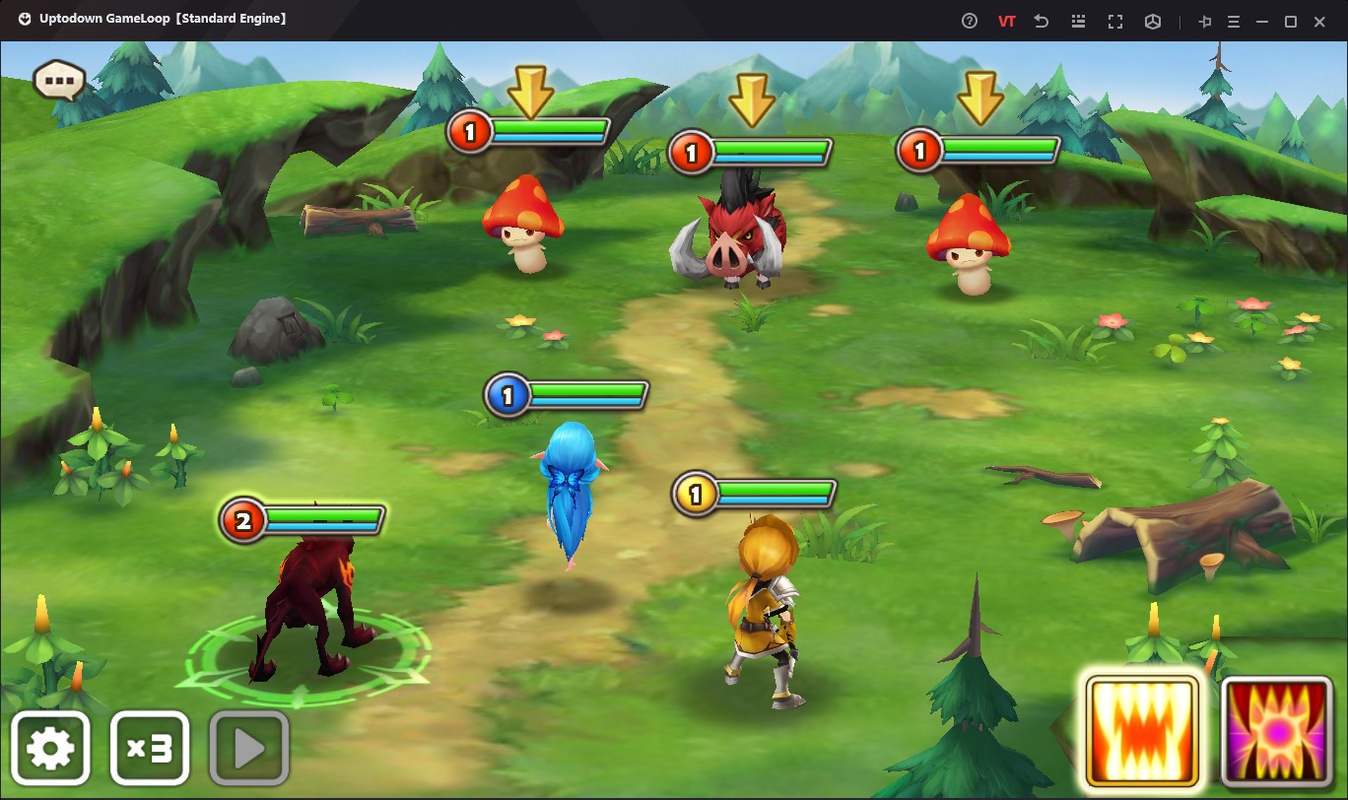The image size is (1348, 800).
Task: Target the red boar enemy's yellow arrow
Action: pyautogui.click(x=751, y=98)
